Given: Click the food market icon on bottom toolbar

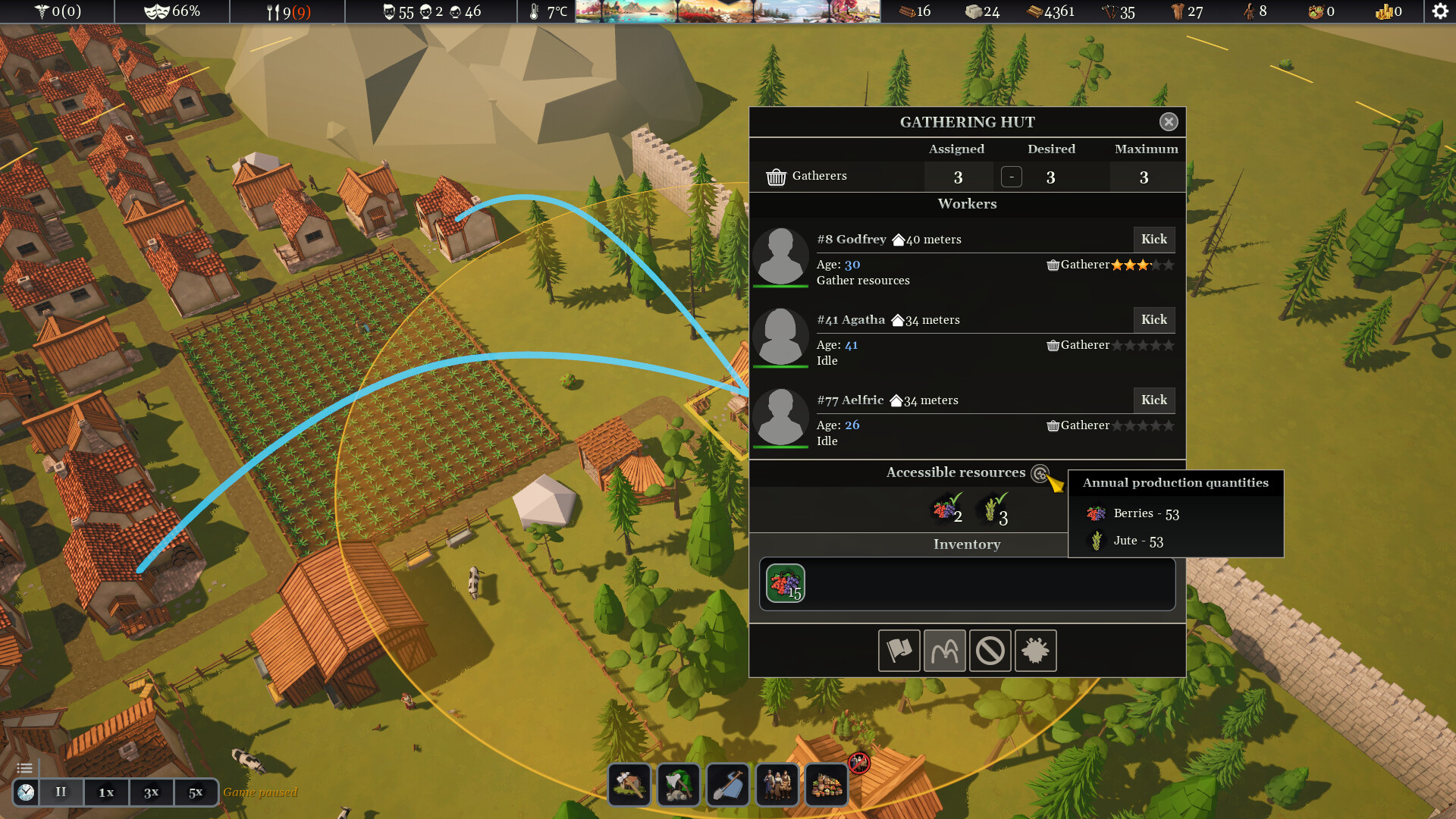Looking at the screenshot, I should click(x=827, y=785).
